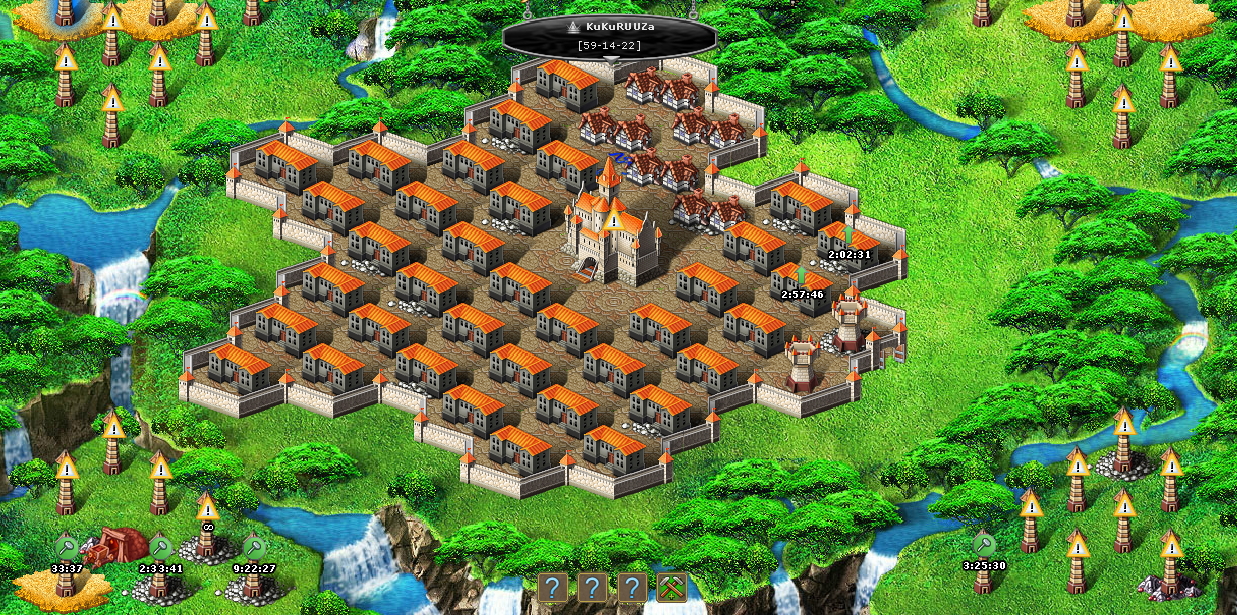Screen dimensions: 1237x615
Task: Select the warning icon on the central castle
Action: point(612,221)
